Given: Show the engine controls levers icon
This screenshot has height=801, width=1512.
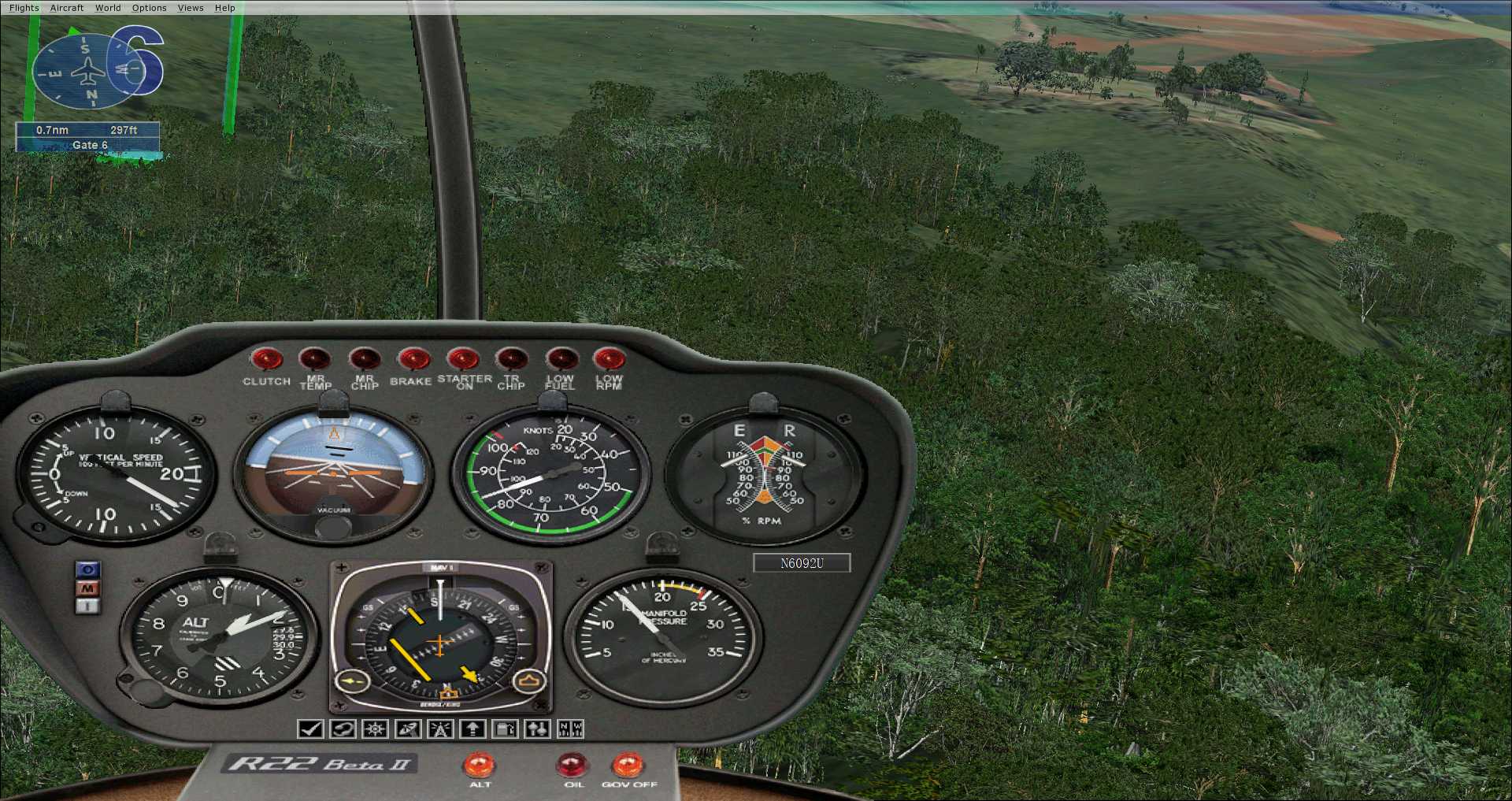Looking at the screenshot, I should 538,729.
